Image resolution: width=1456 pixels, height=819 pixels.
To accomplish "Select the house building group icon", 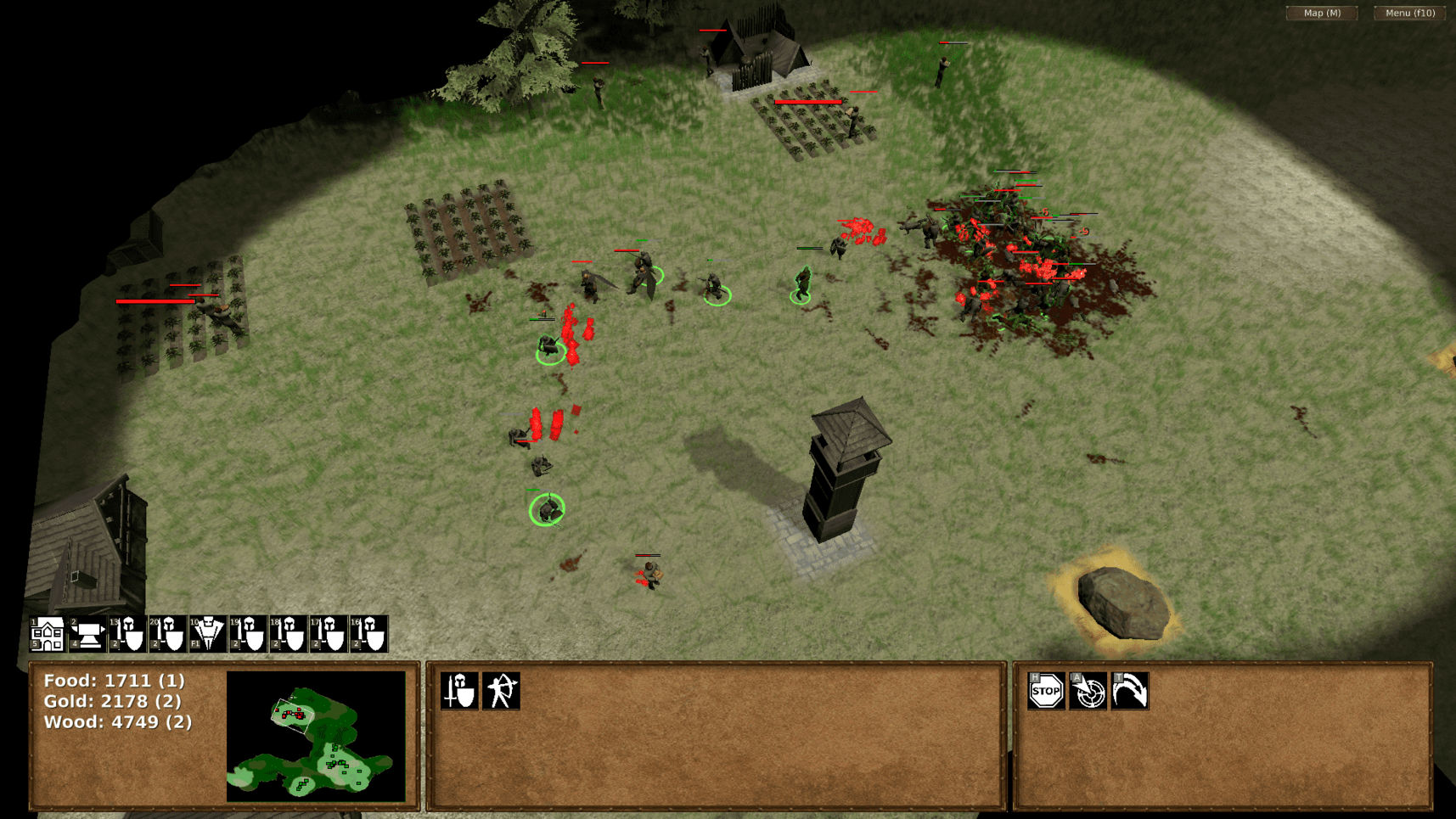I will [x=48, y=634].
